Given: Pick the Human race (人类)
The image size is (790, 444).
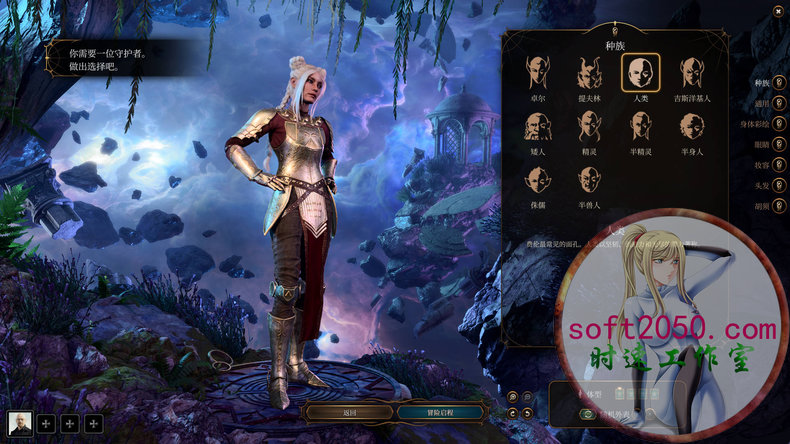Looking at the screenshot, I should tap(640, 73).
